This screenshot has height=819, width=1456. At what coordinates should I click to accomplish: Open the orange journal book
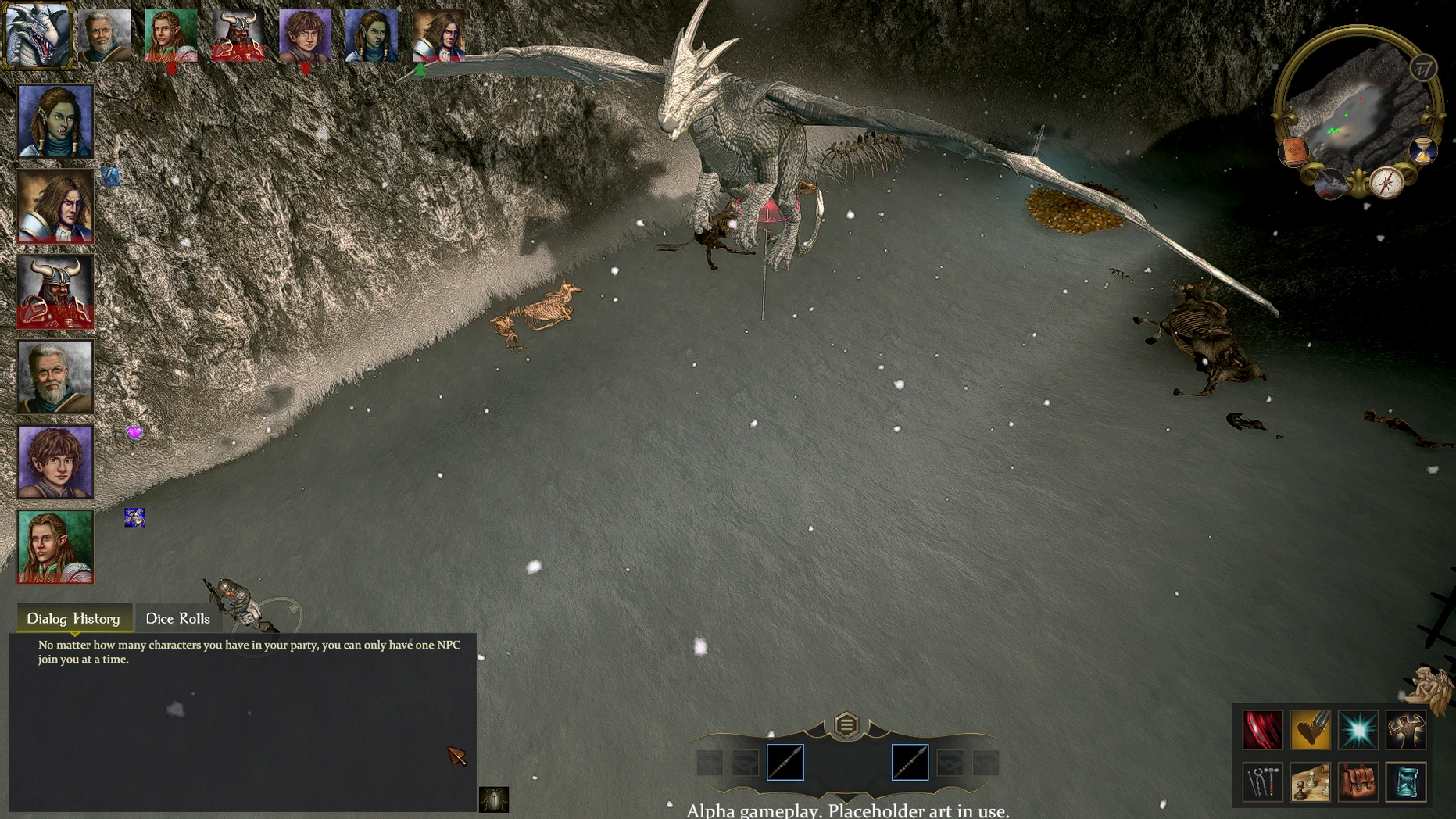point(1294,151)
